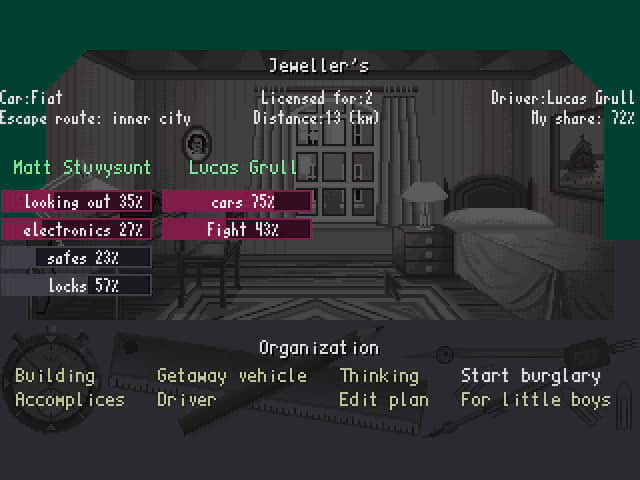Open the Driver option
640x480 pixels.
click(186, 399)
